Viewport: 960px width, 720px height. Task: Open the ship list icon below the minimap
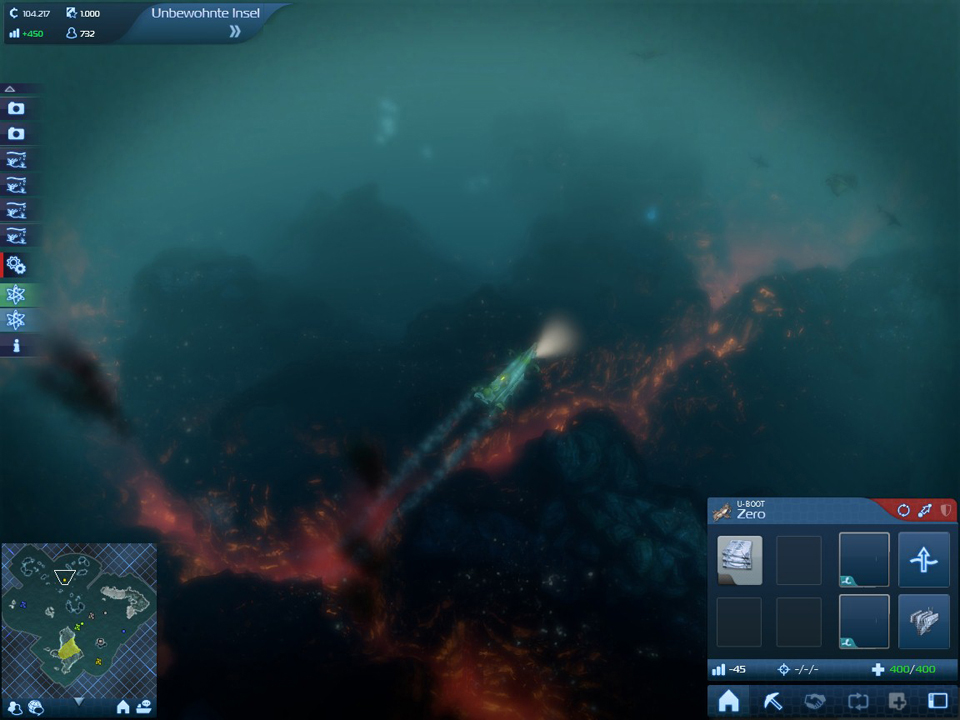(144, 708)
